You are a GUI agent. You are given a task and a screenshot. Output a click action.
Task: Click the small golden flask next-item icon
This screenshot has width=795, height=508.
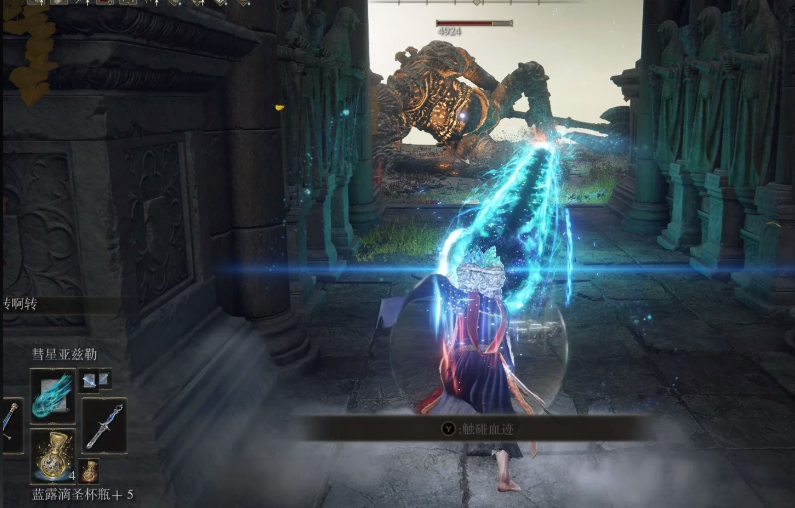click(x=90, y=471)
